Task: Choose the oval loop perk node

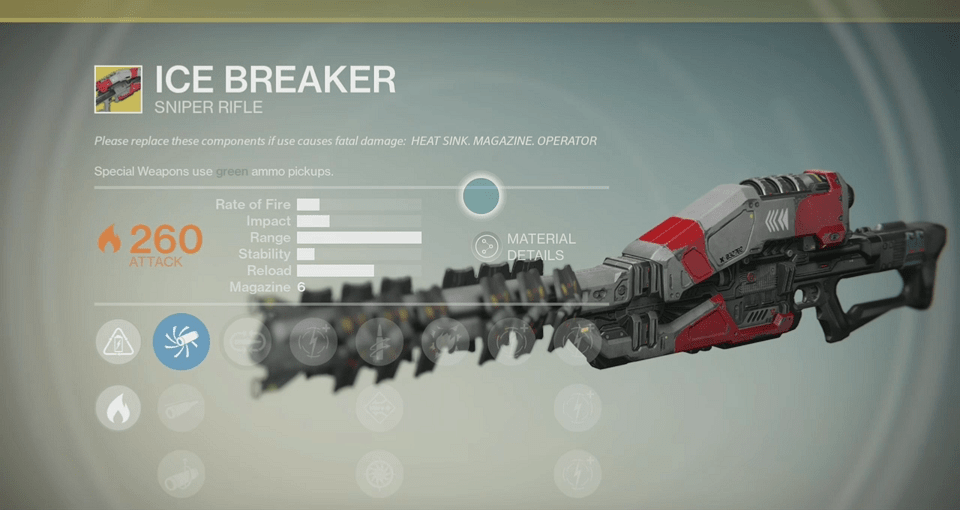Action: [247, 342]
